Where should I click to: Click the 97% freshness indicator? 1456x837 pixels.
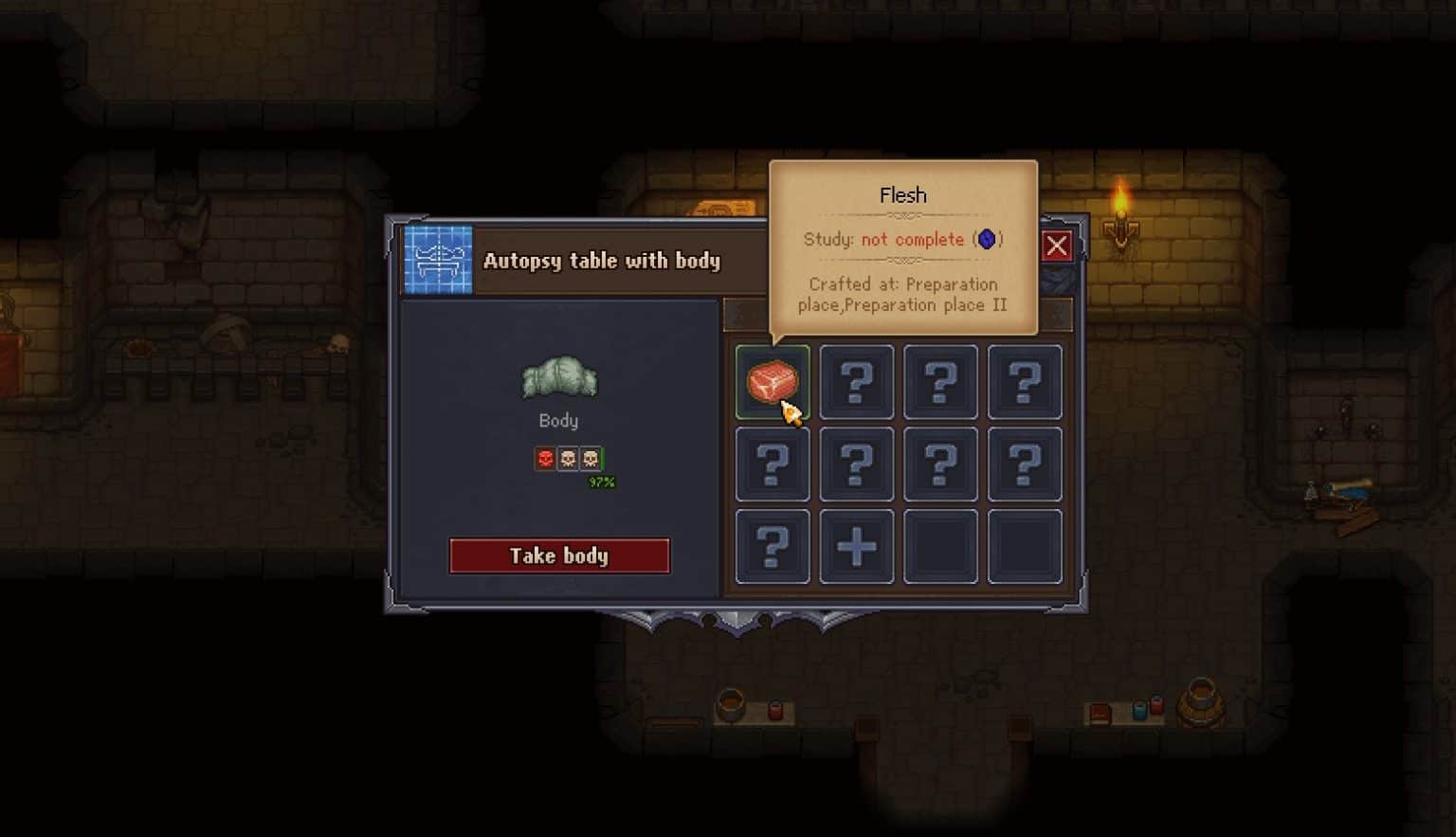click(601, 482)
